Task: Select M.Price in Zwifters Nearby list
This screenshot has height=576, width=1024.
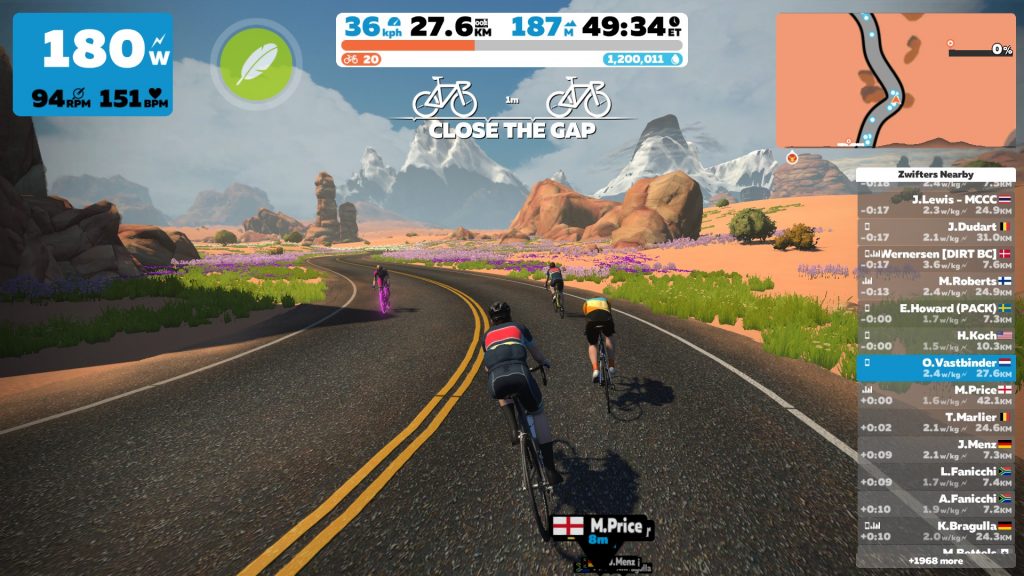Action: [936, 394]
